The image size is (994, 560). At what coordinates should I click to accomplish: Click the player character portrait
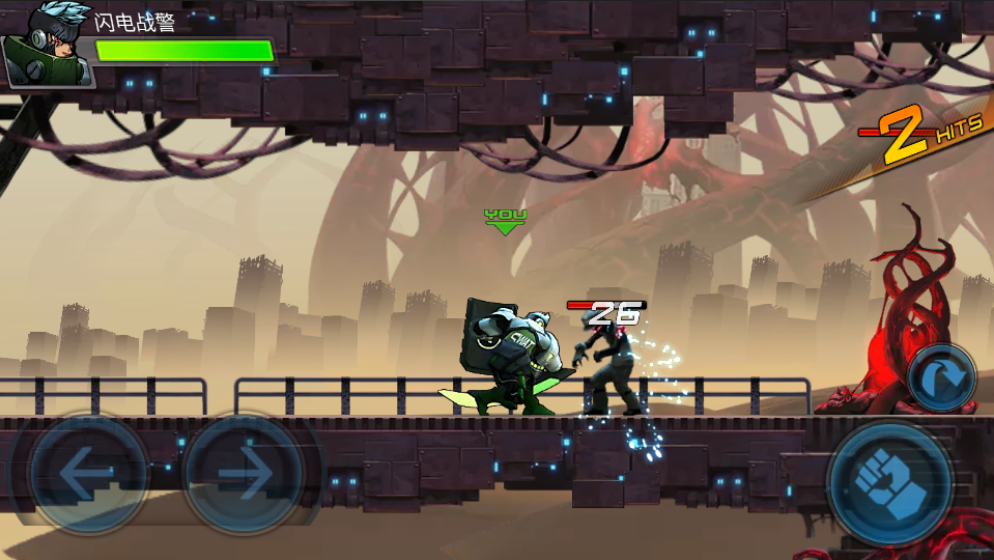click(45, 45)
